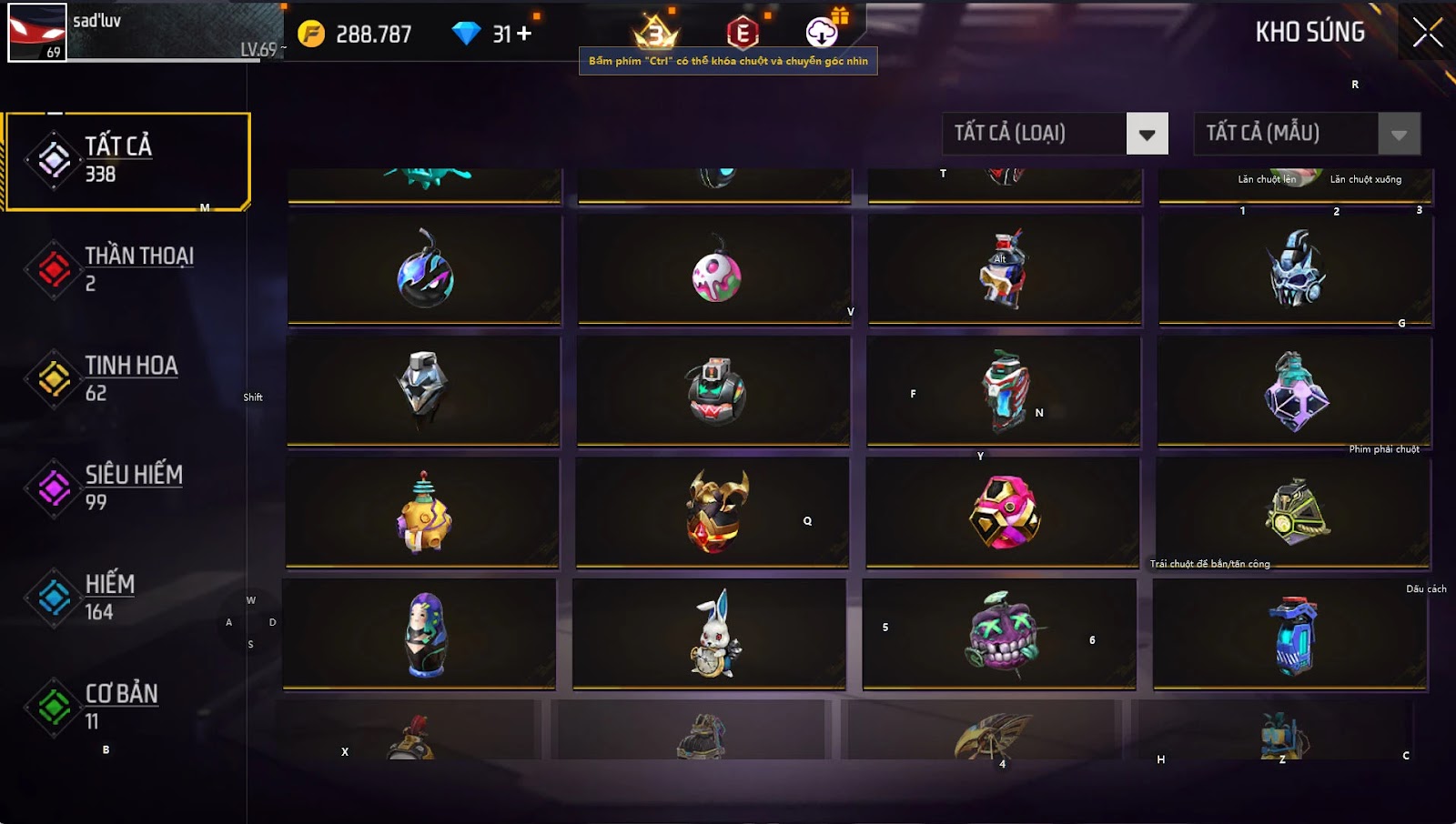Pick the pink and gold cube grenade skin
Image resolution: width=1456 pixels, height=824 pixels.
point(1004,512)
